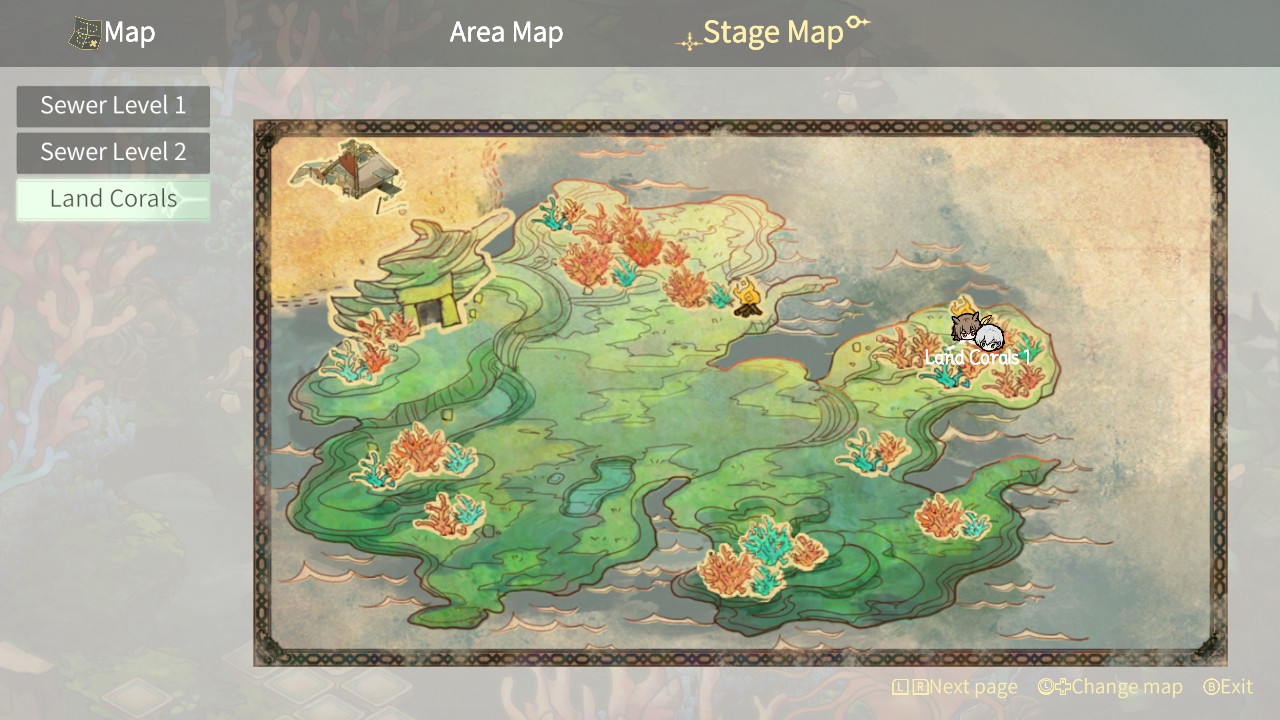Open the Stage Map tab
Viewport: 1280px width, 720px height.
[x=775, y=31]
